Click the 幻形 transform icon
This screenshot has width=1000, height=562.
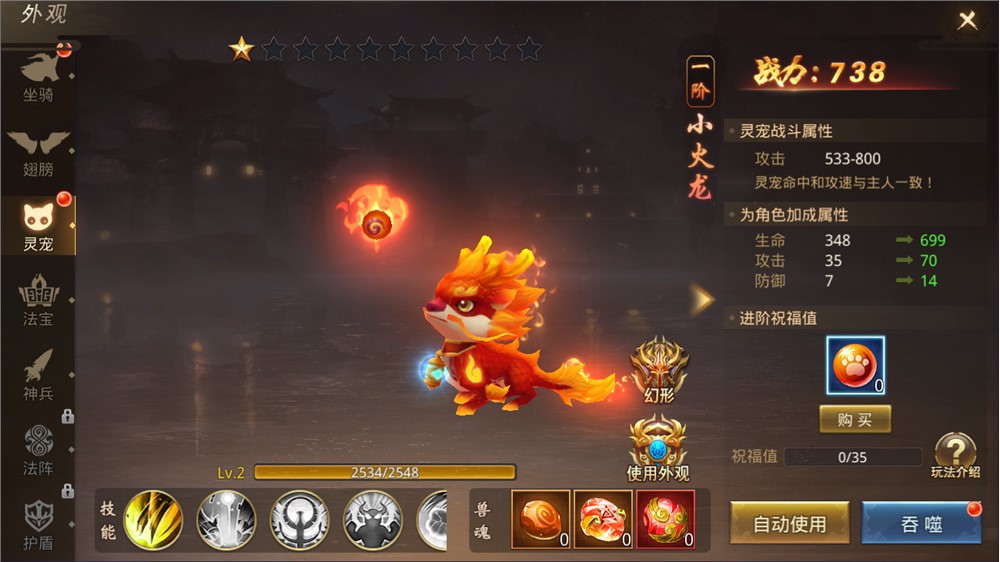(x=659, y=370)
